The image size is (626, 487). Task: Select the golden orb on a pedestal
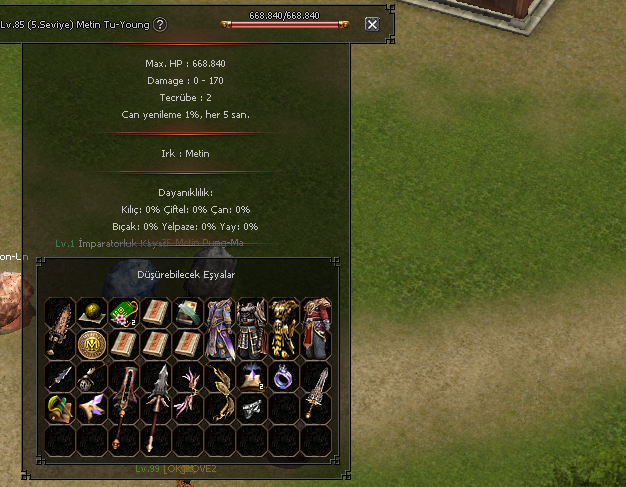(x=92, y=312)
